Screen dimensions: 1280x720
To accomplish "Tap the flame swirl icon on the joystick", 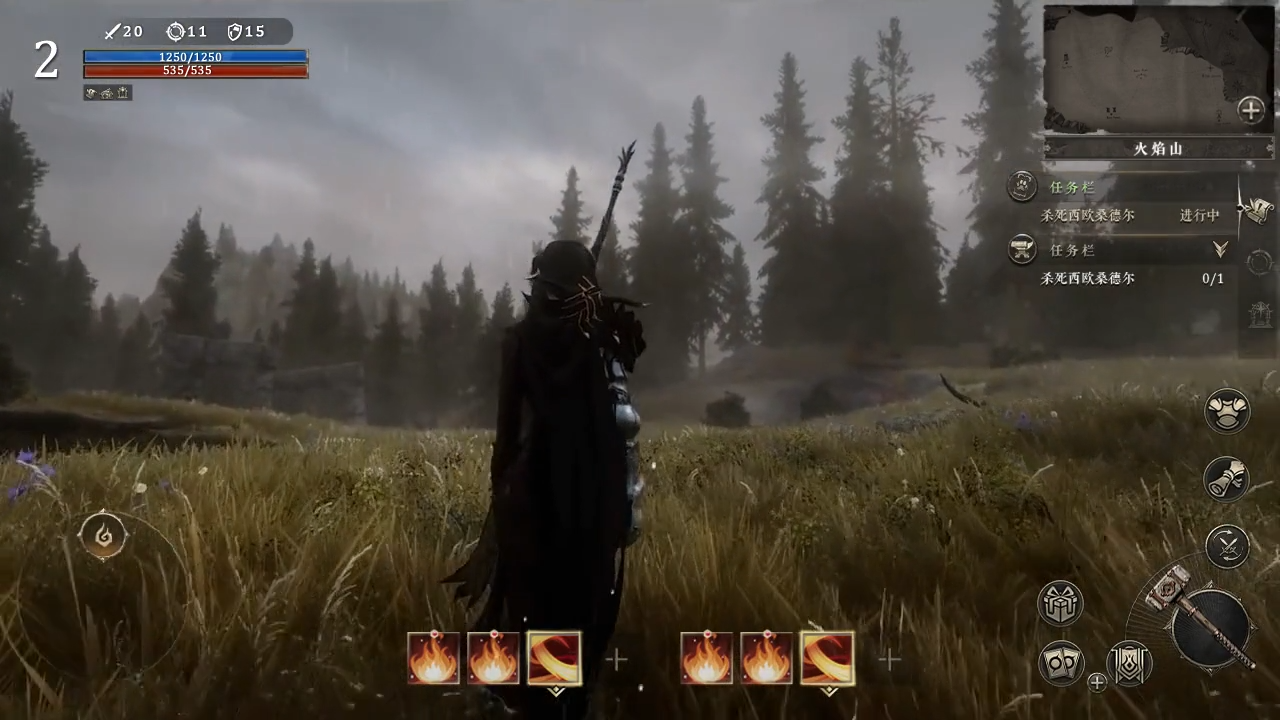I will point(103,536).
